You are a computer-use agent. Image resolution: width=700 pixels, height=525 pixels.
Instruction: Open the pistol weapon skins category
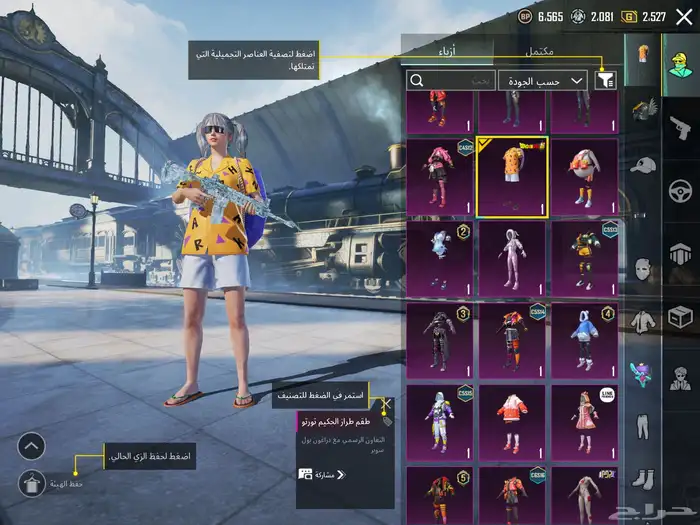(681, 126)
